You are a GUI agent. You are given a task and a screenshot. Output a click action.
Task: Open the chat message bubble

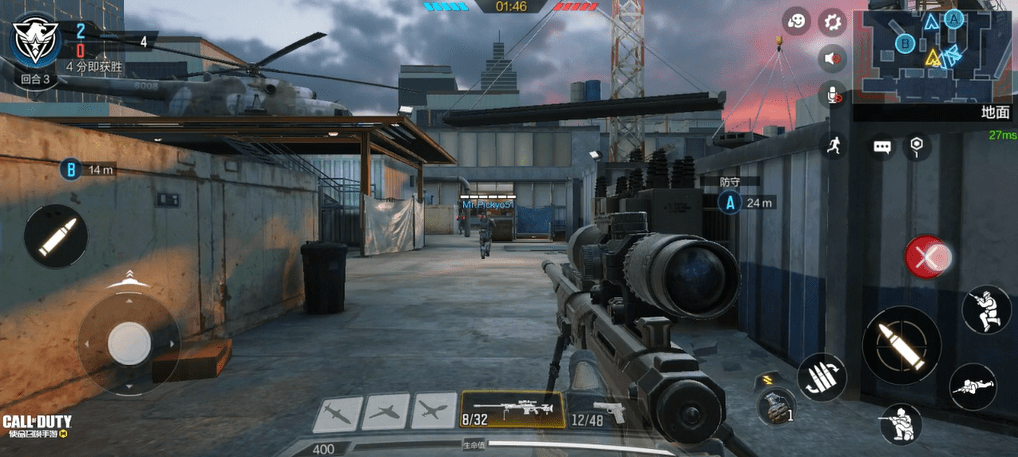[882, 147]
